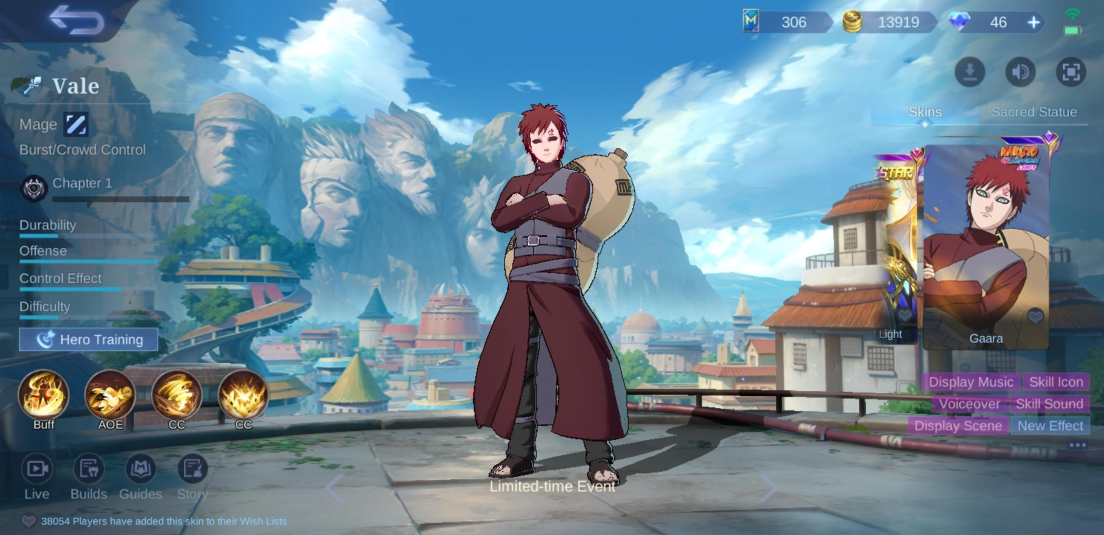Select the Gaara skin card
Image resolution: width=1104 pixels, height=535 pixels.
pos(986,246)
